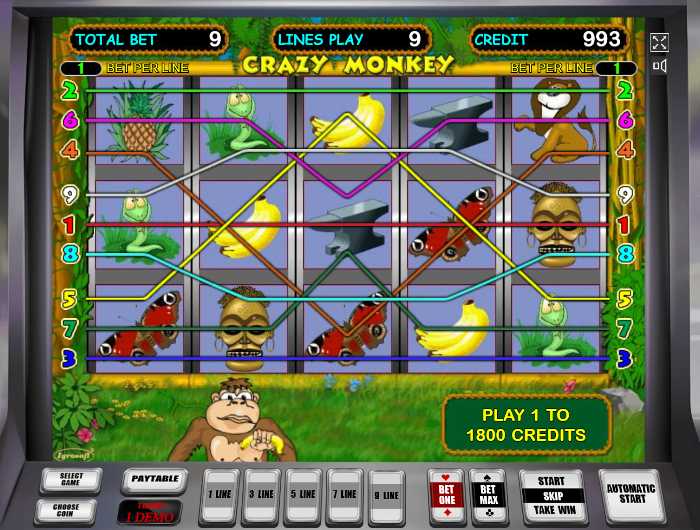Set wager with Bet Max
Screen dimensions: 700x530
pyautogui.click(x=488, y=494)
